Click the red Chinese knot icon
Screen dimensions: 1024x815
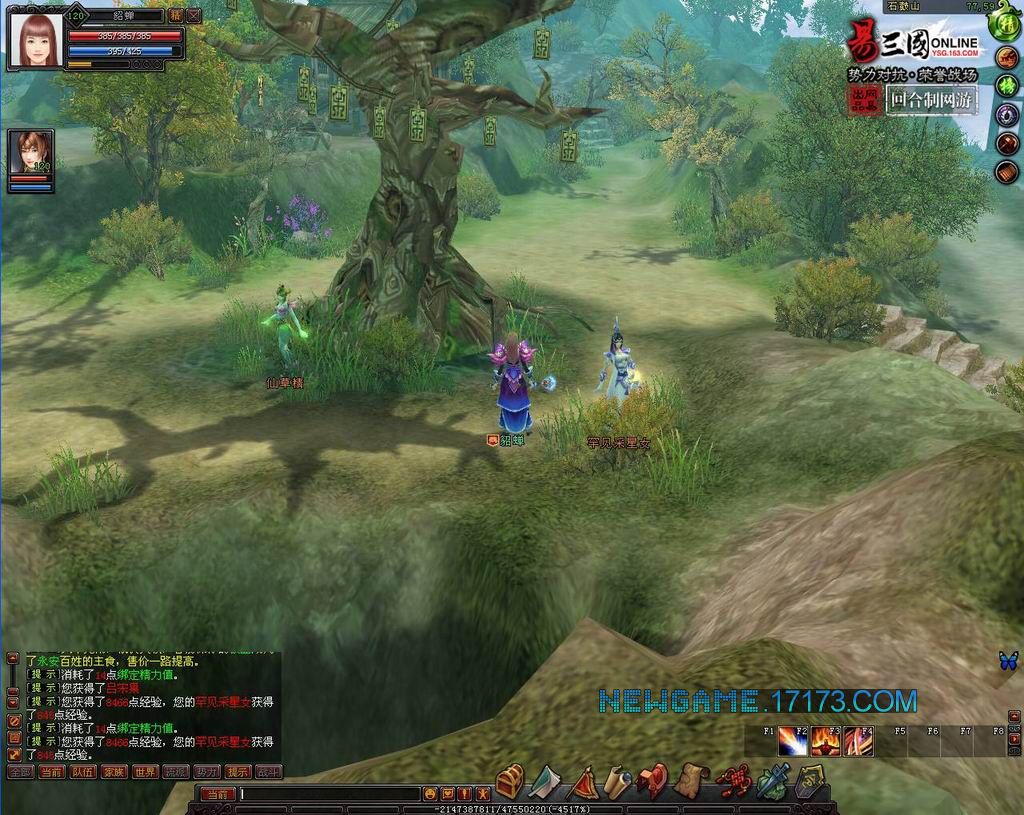tap(735, 780)
